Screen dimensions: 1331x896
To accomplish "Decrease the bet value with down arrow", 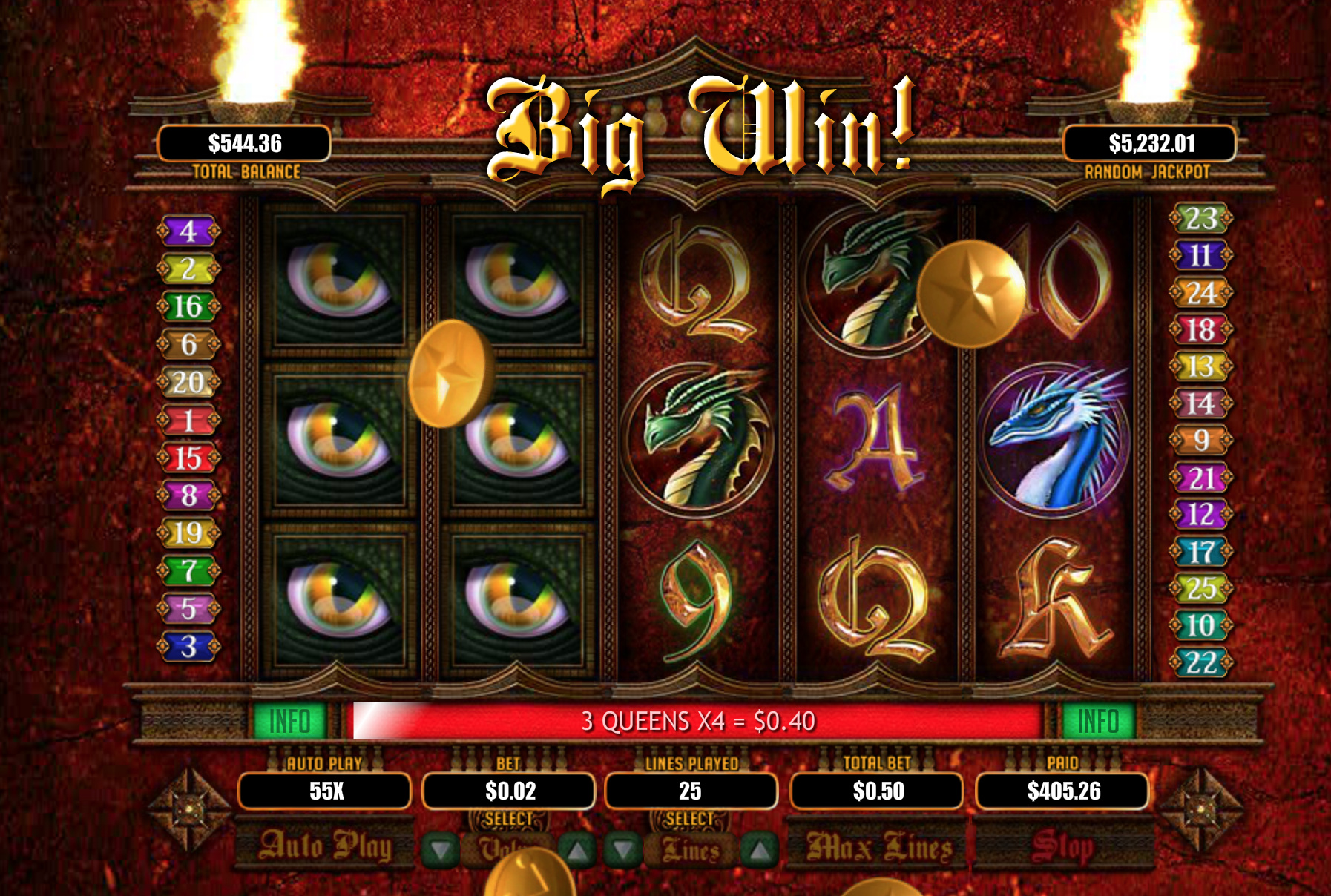I will point(441,850).
